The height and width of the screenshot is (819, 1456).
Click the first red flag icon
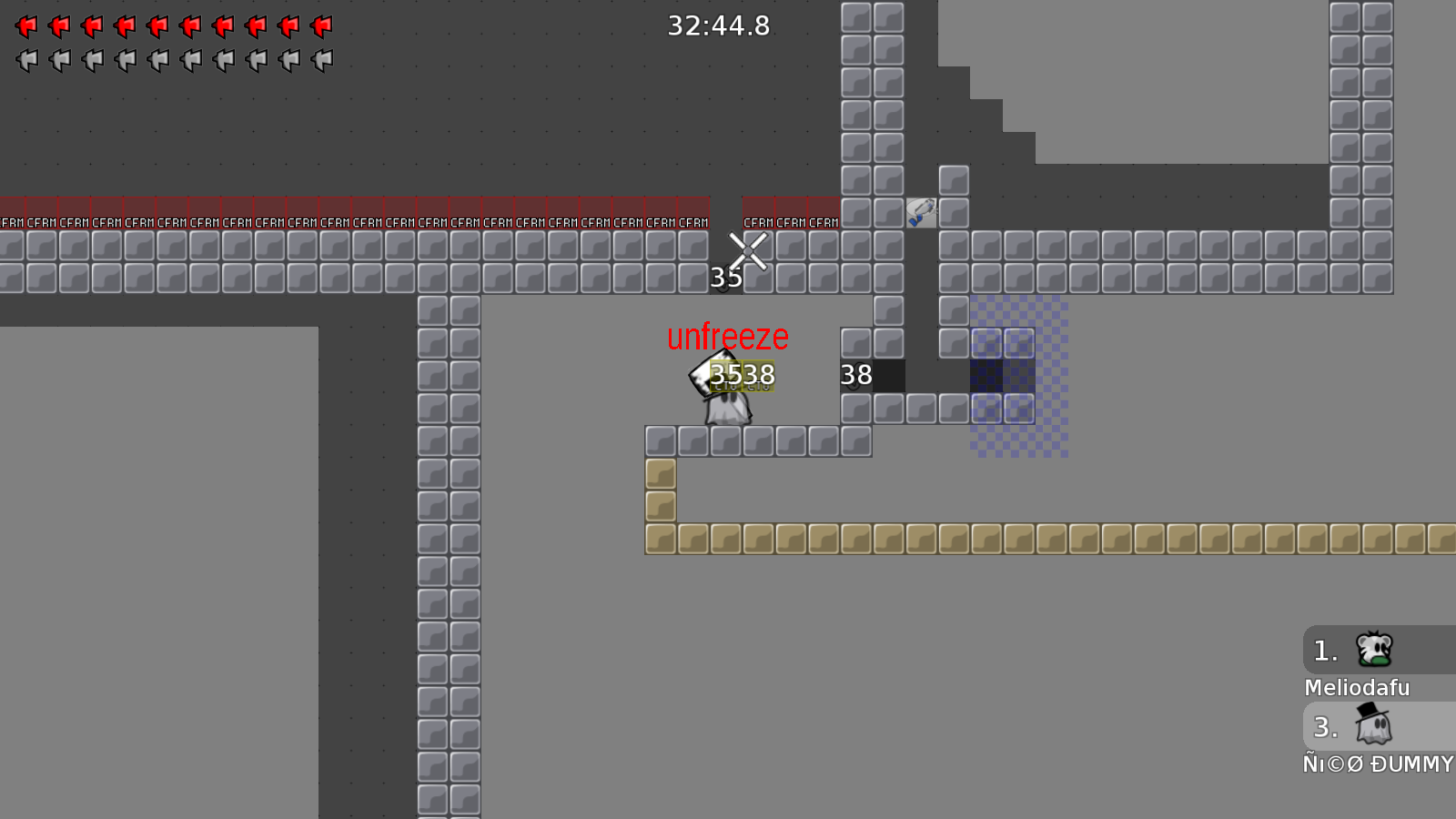point(27,25)
